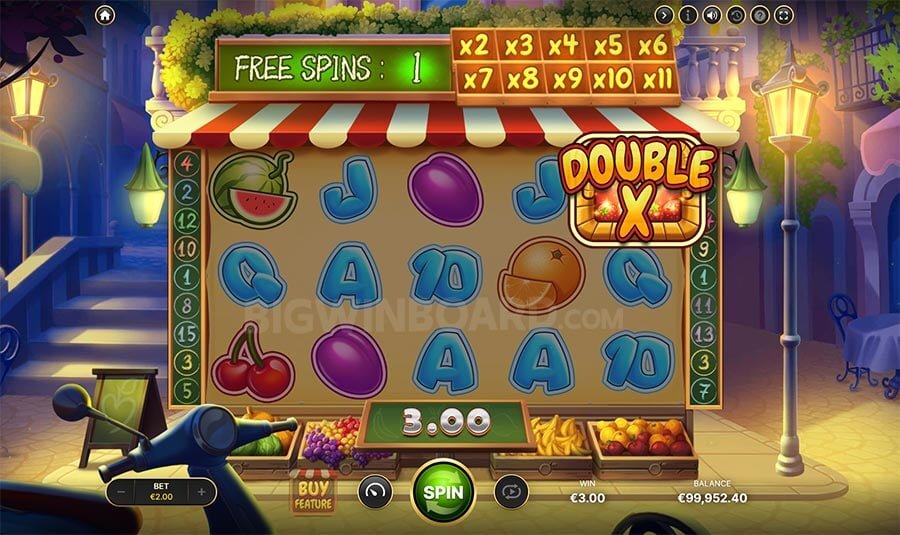Toggle the speedometer turbo spin mode
Viewport: 900px width, 535px height.
[375, 492]
